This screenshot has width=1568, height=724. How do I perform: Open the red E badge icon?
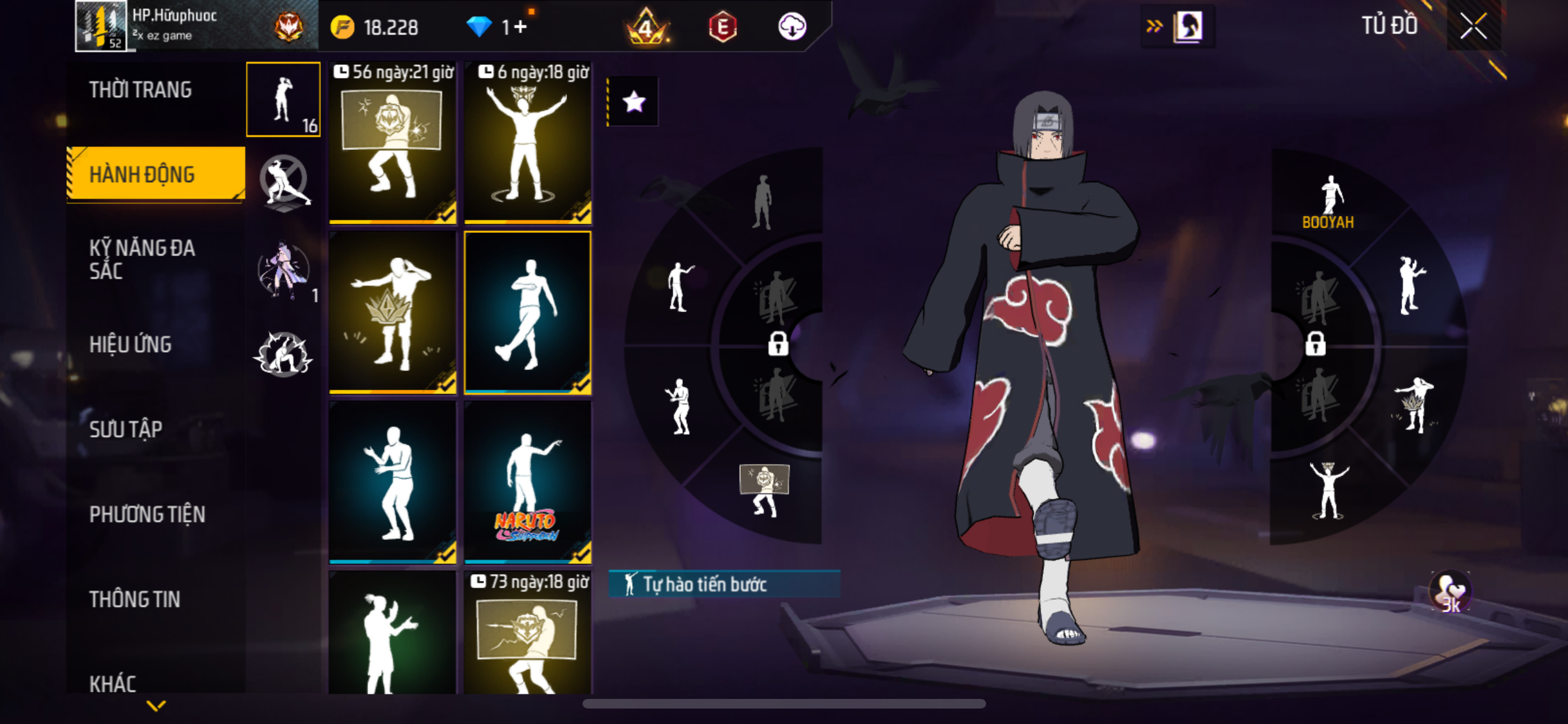click(722, 27)
